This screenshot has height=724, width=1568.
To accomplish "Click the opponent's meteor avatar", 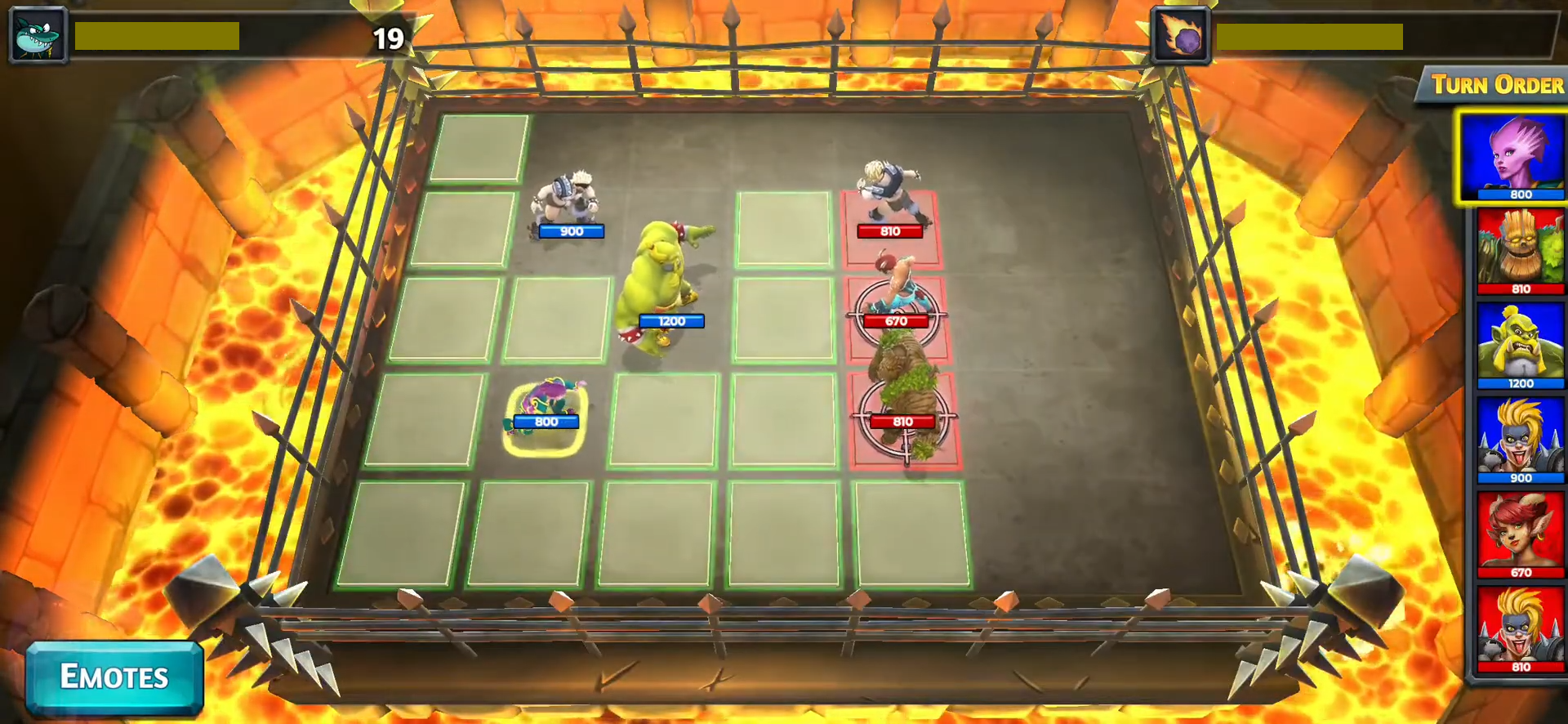I will pyautogui.click(x=1180, y=35).
